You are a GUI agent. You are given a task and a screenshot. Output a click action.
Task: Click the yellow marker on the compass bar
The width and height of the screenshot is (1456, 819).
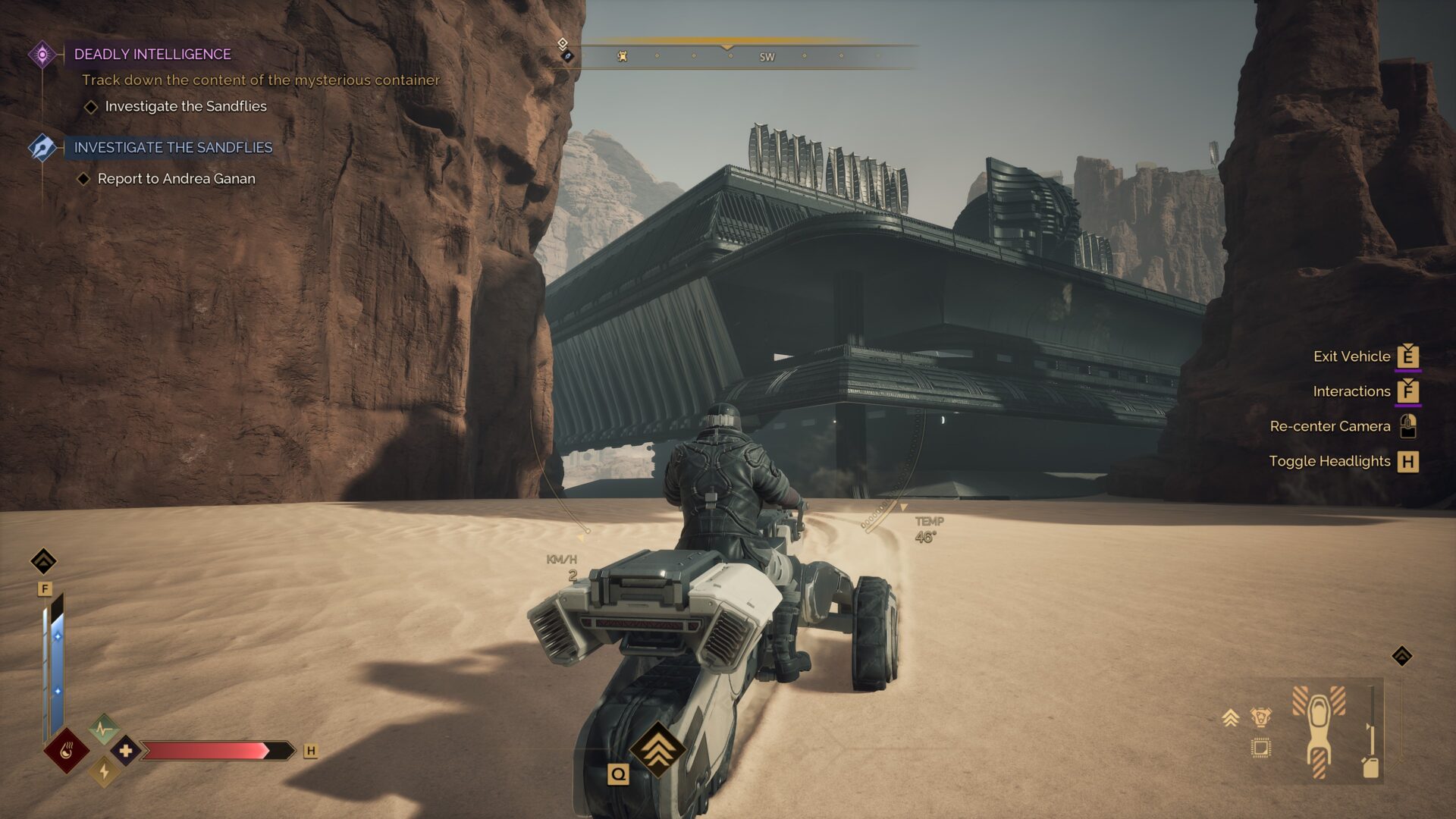[x=622, y=56]
